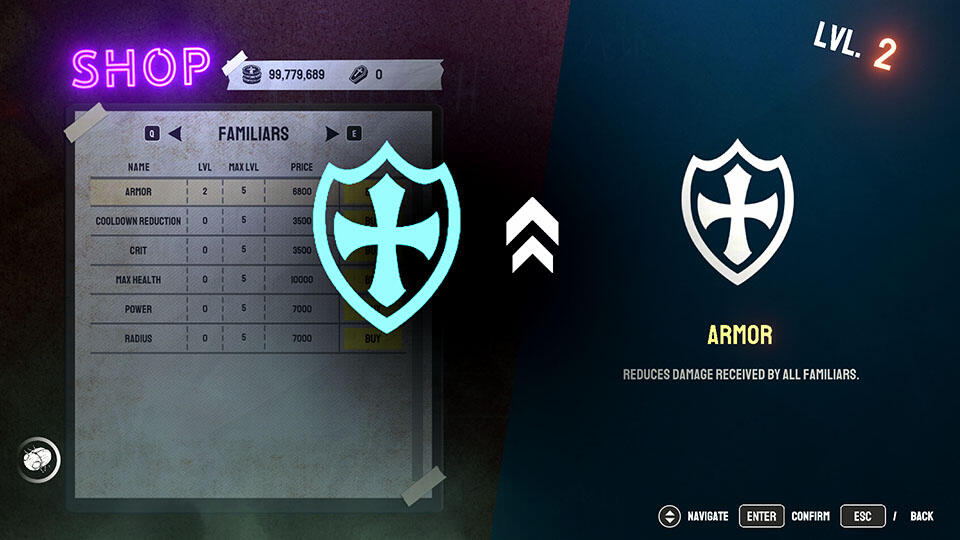Click the round beetle icon
The height and width of the screenshot is (540, 960).
(39, 461)
